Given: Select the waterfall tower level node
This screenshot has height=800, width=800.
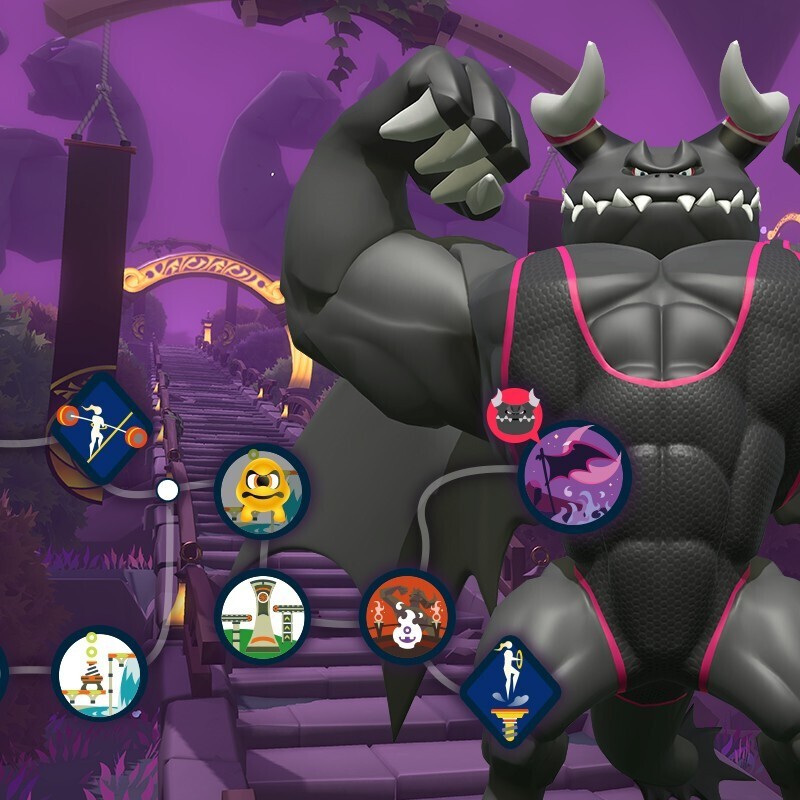Looking at the screenshot, I should click(x=99, y=674).
